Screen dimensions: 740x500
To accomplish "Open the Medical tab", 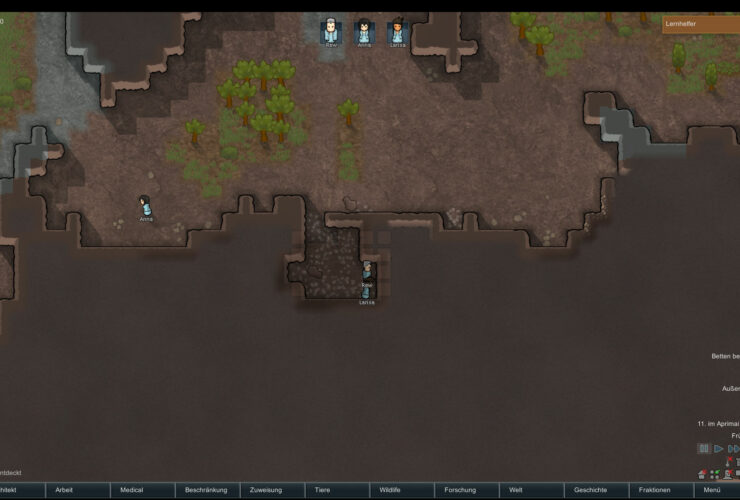I will [132, 490].
